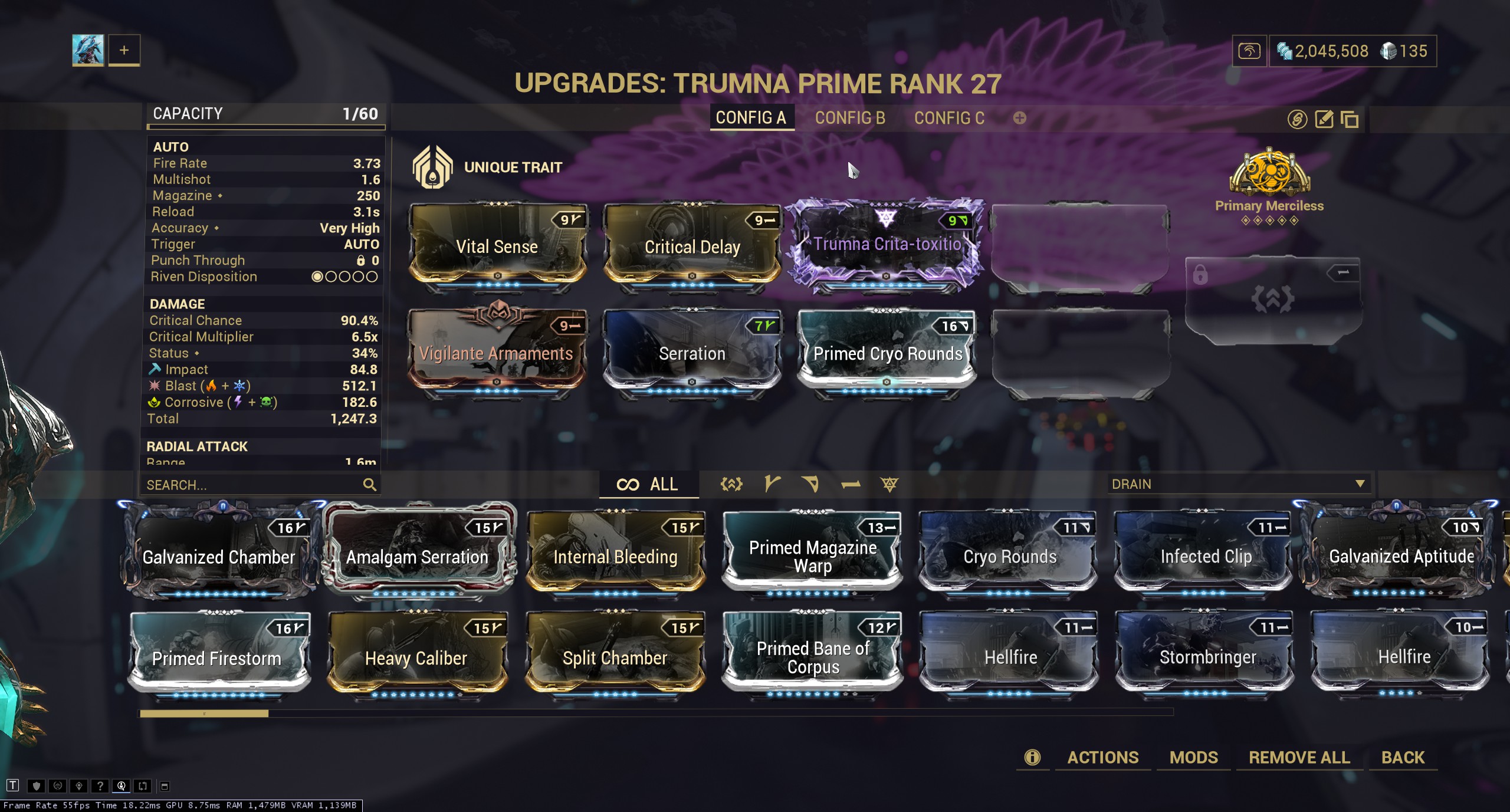Select the Heavy Caliber mod card

click(x=416, y=657)
